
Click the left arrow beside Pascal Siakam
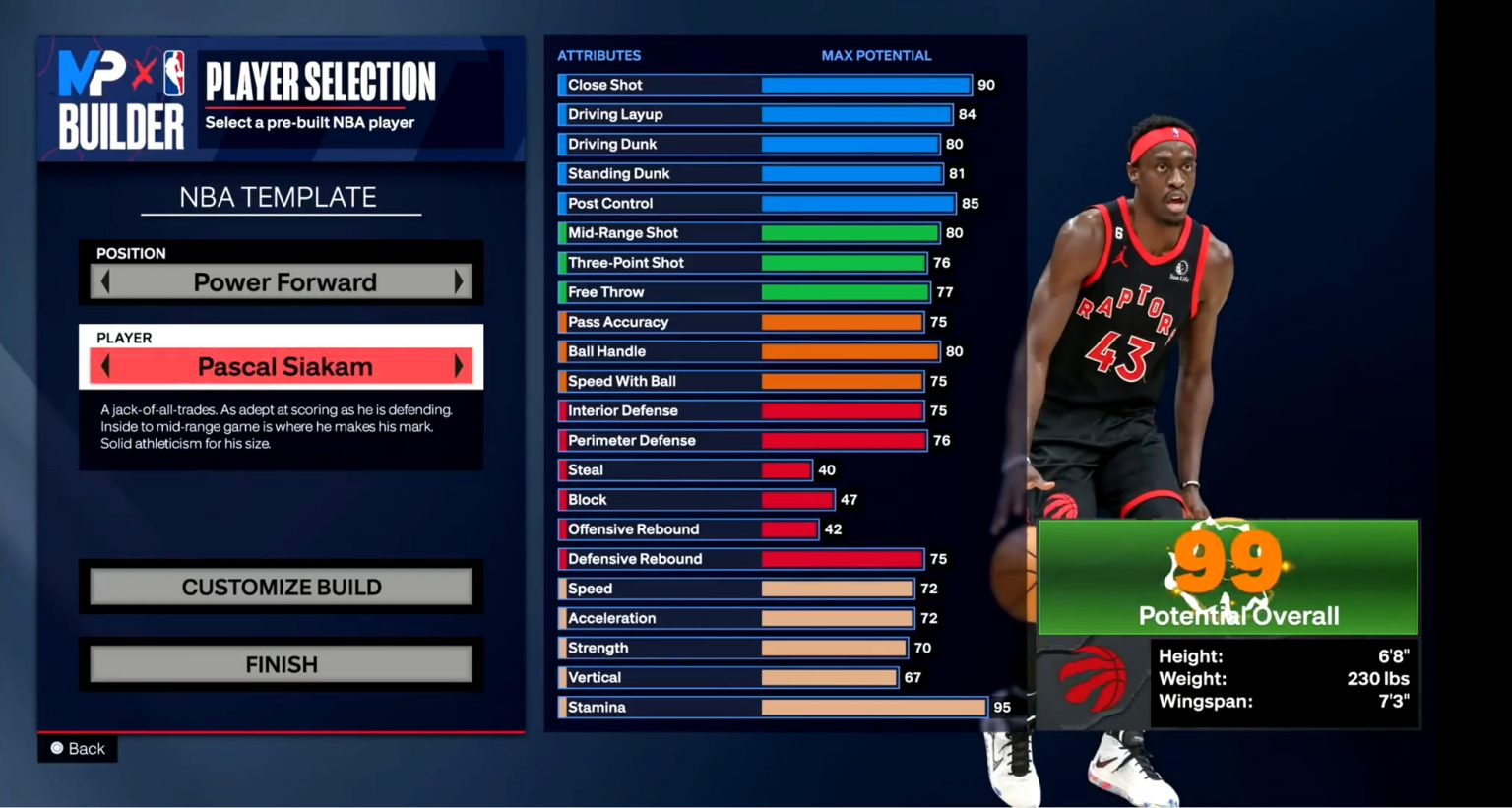click(x=106, y=366)
